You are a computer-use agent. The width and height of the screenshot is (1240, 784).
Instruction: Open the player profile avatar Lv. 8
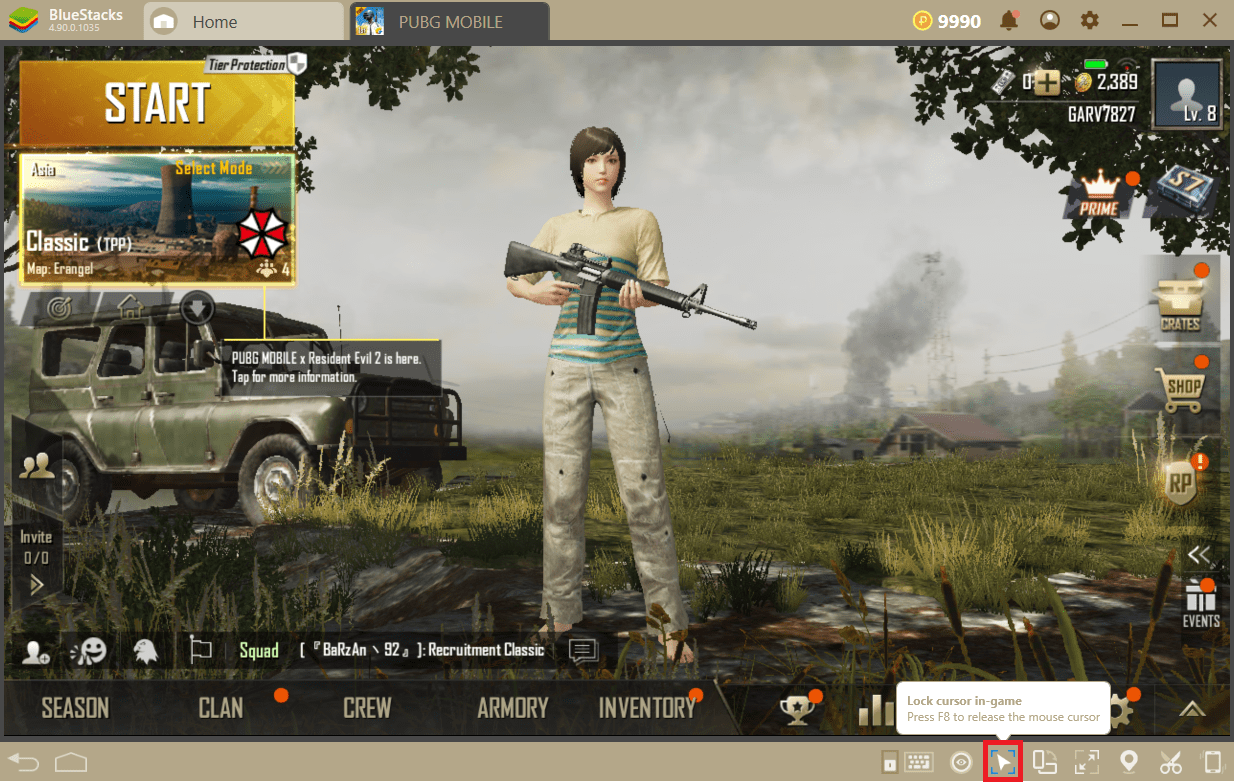click(1187, 95)
